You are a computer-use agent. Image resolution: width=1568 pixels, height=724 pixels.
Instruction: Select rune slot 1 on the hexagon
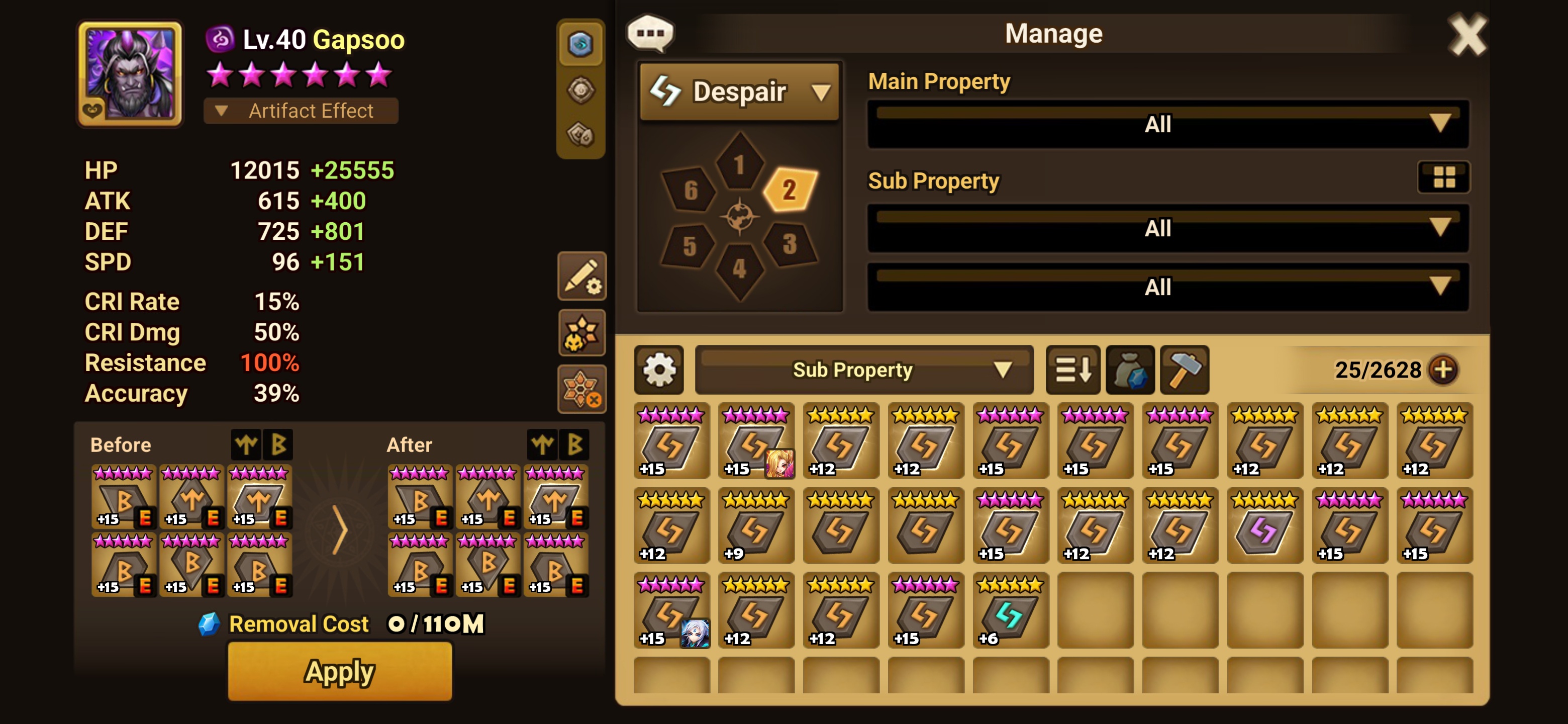[x=739, y=163]
